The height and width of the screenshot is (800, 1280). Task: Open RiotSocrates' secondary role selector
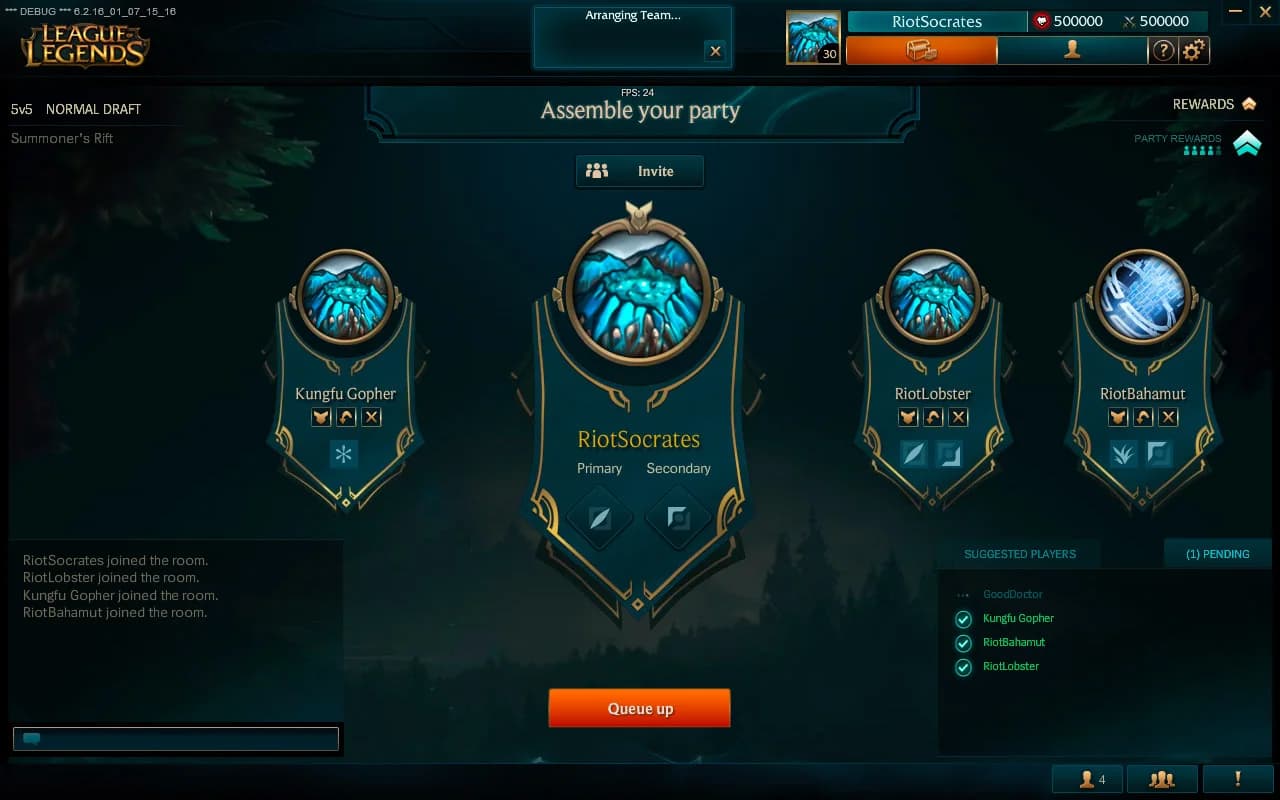(x=678, y=518)
